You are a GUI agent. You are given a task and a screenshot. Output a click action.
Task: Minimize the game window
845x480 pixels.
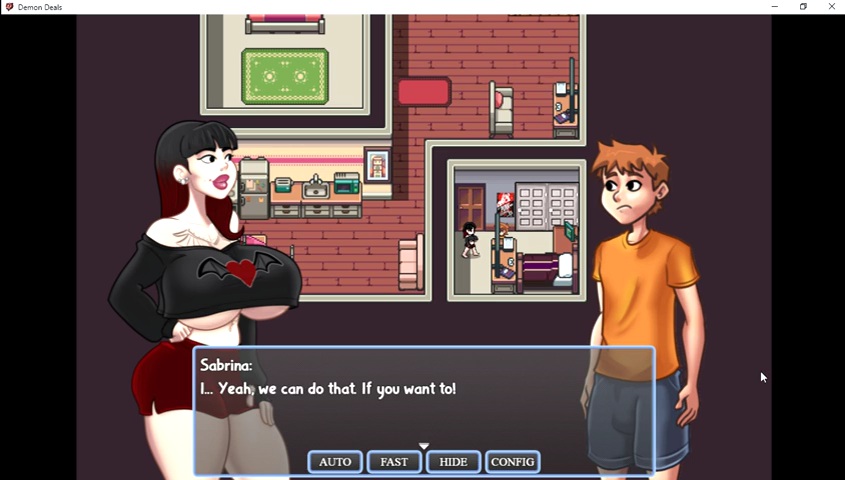(x=774, y=7)
